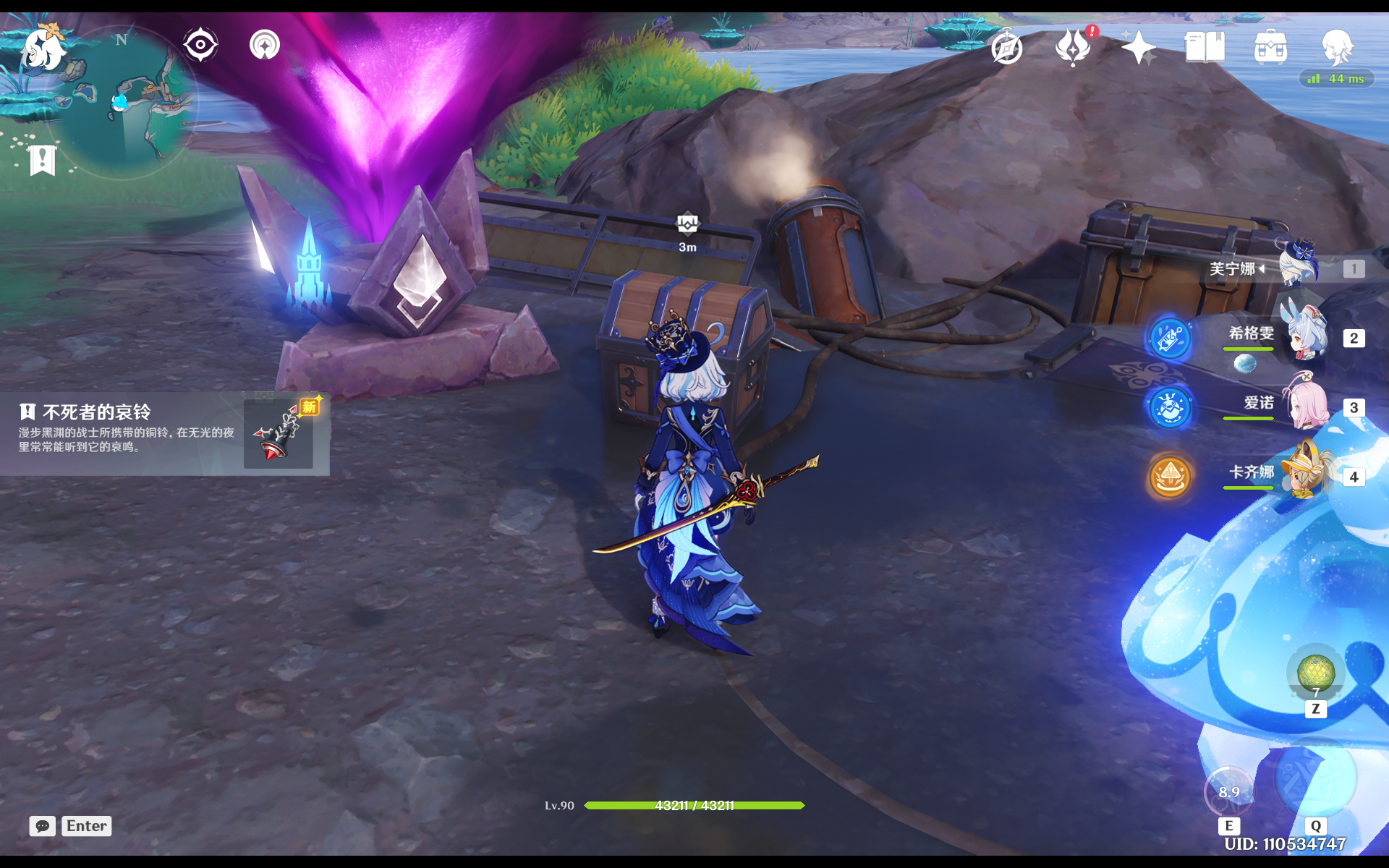This screenshot has width=1389, height=868.
Task: Open the compass Adventurer Handbook icon
Action: [1006, 48]
